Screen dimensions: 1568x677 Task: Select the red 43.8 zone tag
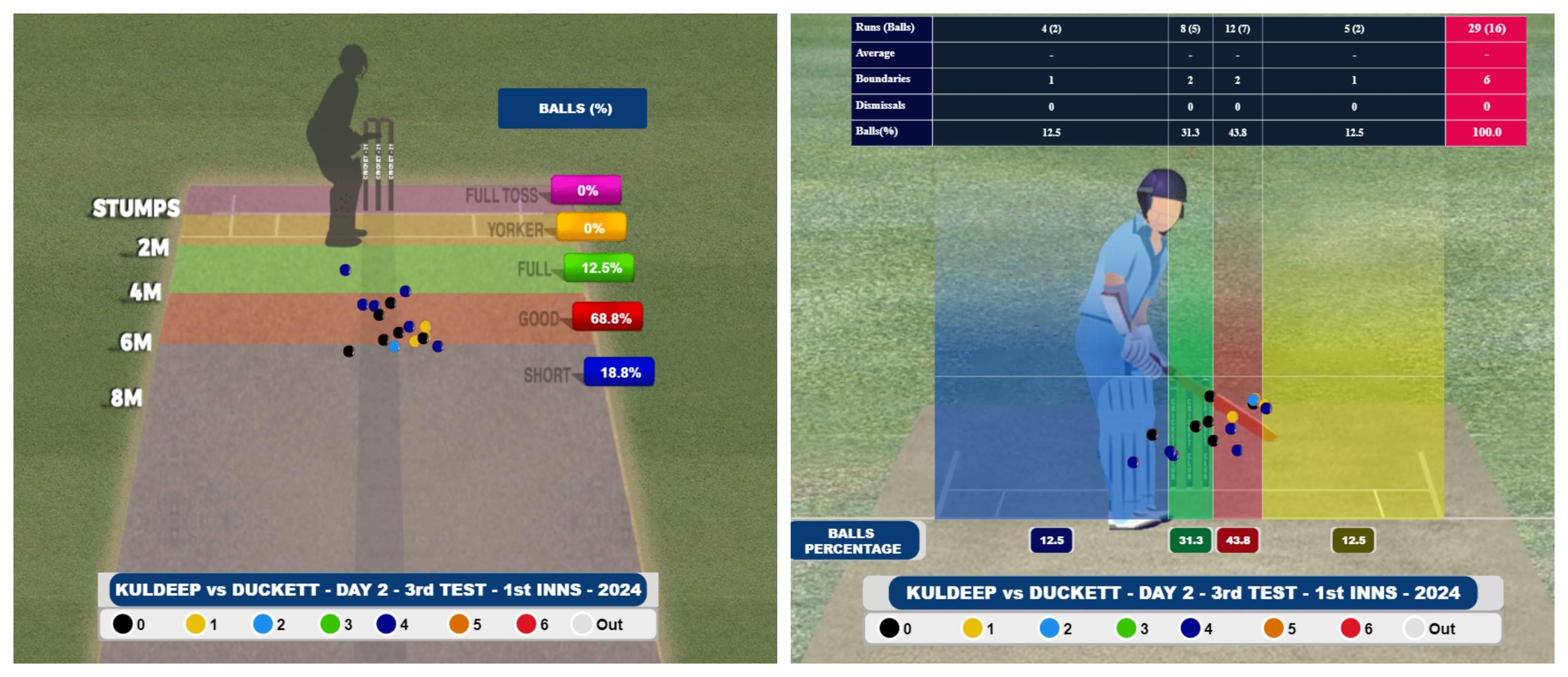[x=1237, y=541]
